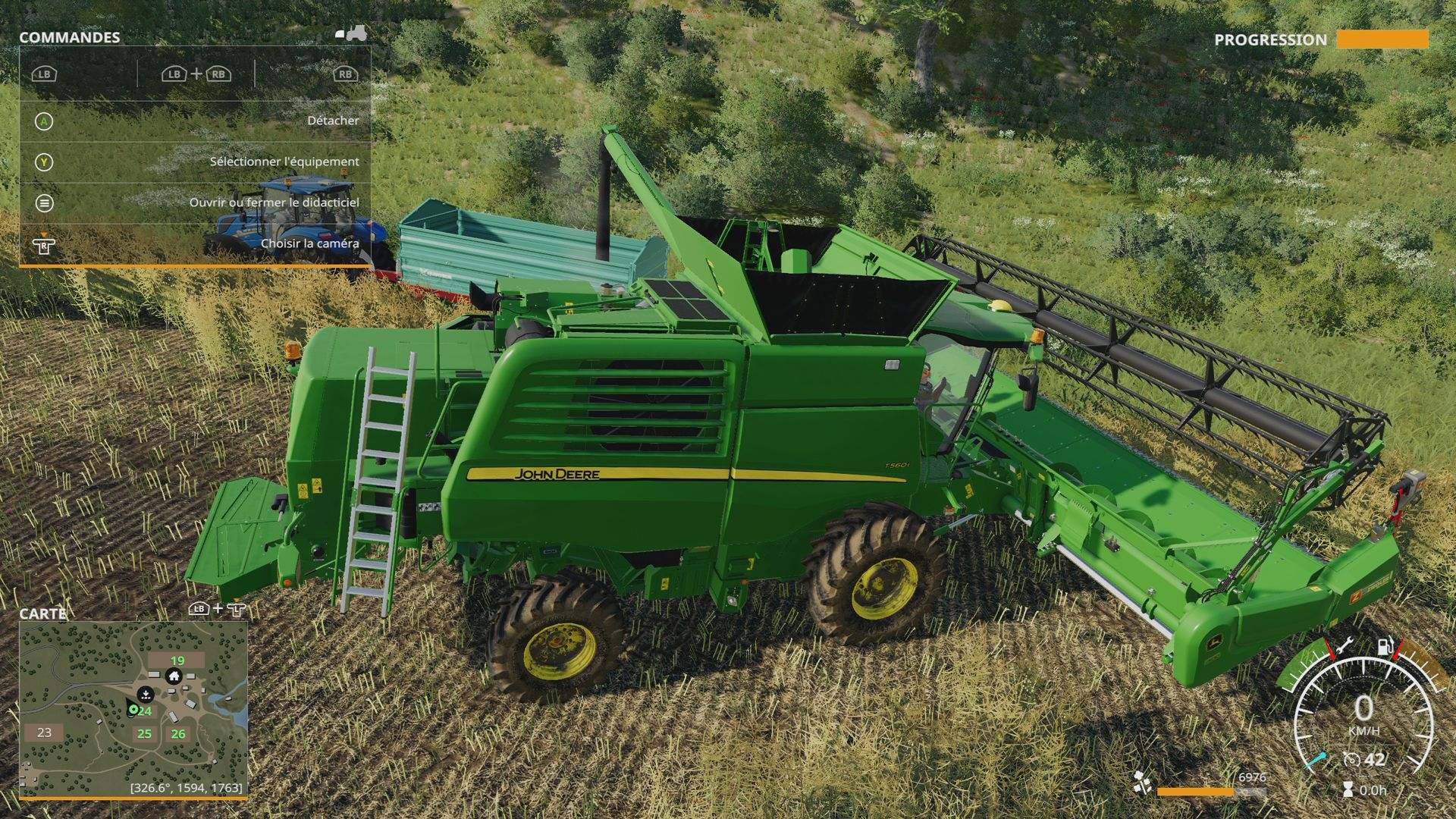Click the shop download icon on the minimap

(146, 695)
